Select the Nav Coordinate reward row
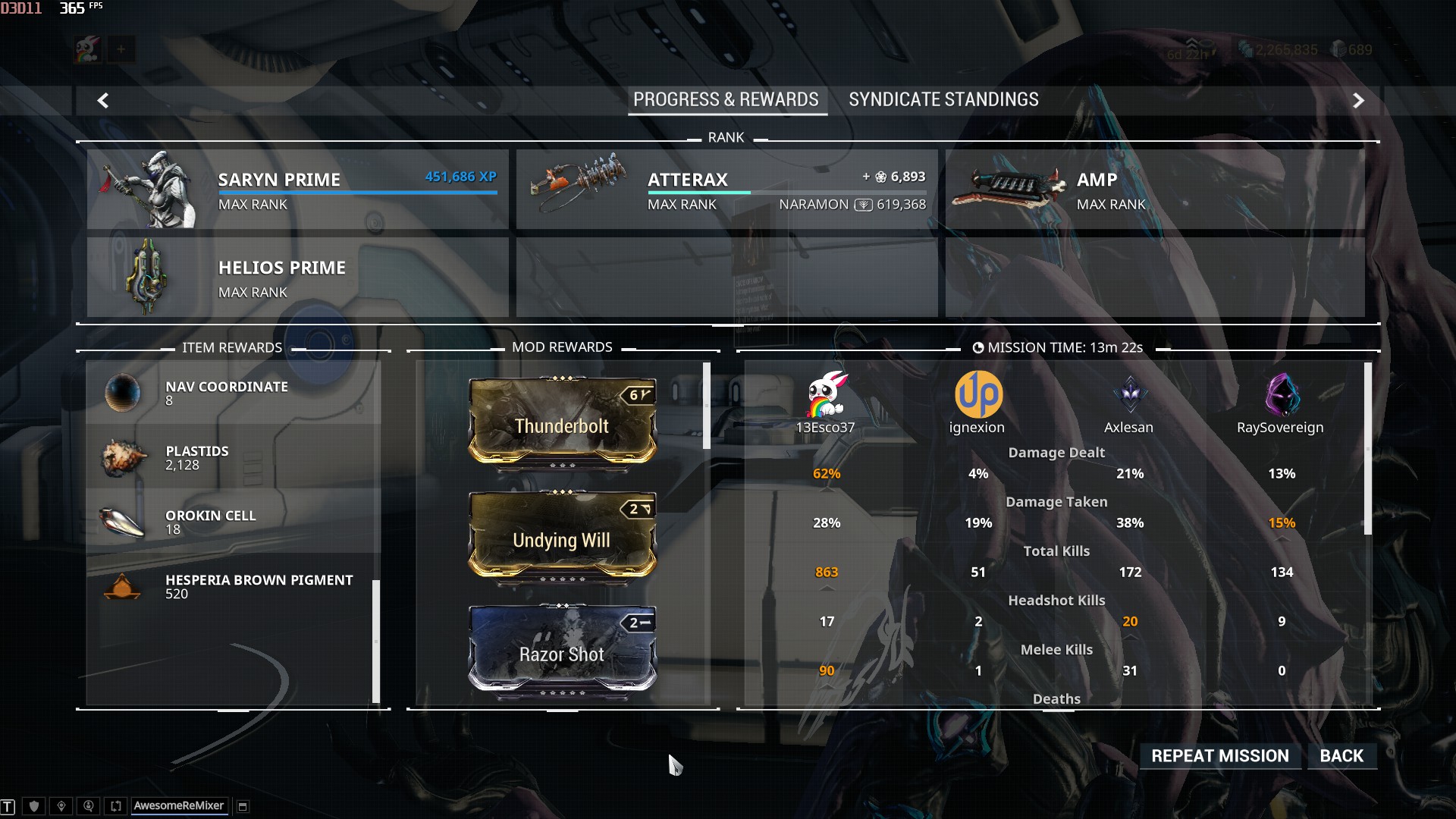The image size is (1456, 819). click(233, 393)
